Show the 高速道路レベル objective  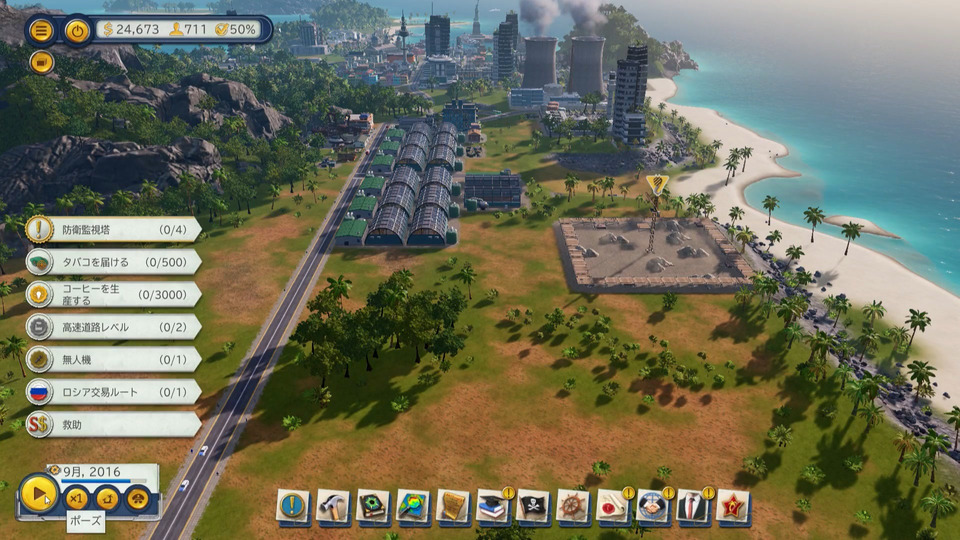(x=112, y=327)
